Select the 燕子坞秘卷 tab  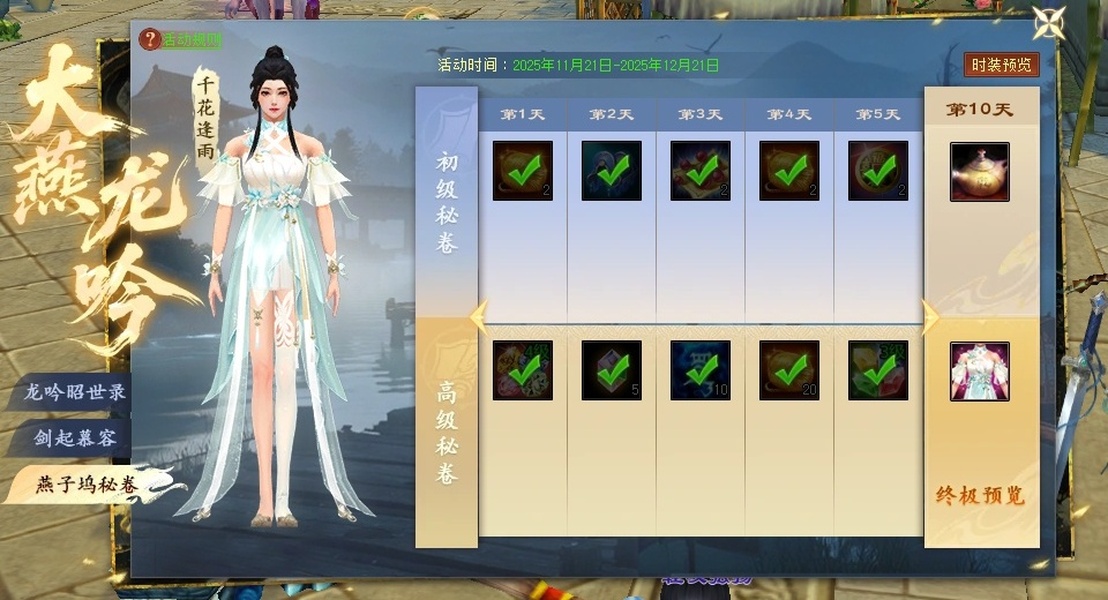[x=86, y=486]
